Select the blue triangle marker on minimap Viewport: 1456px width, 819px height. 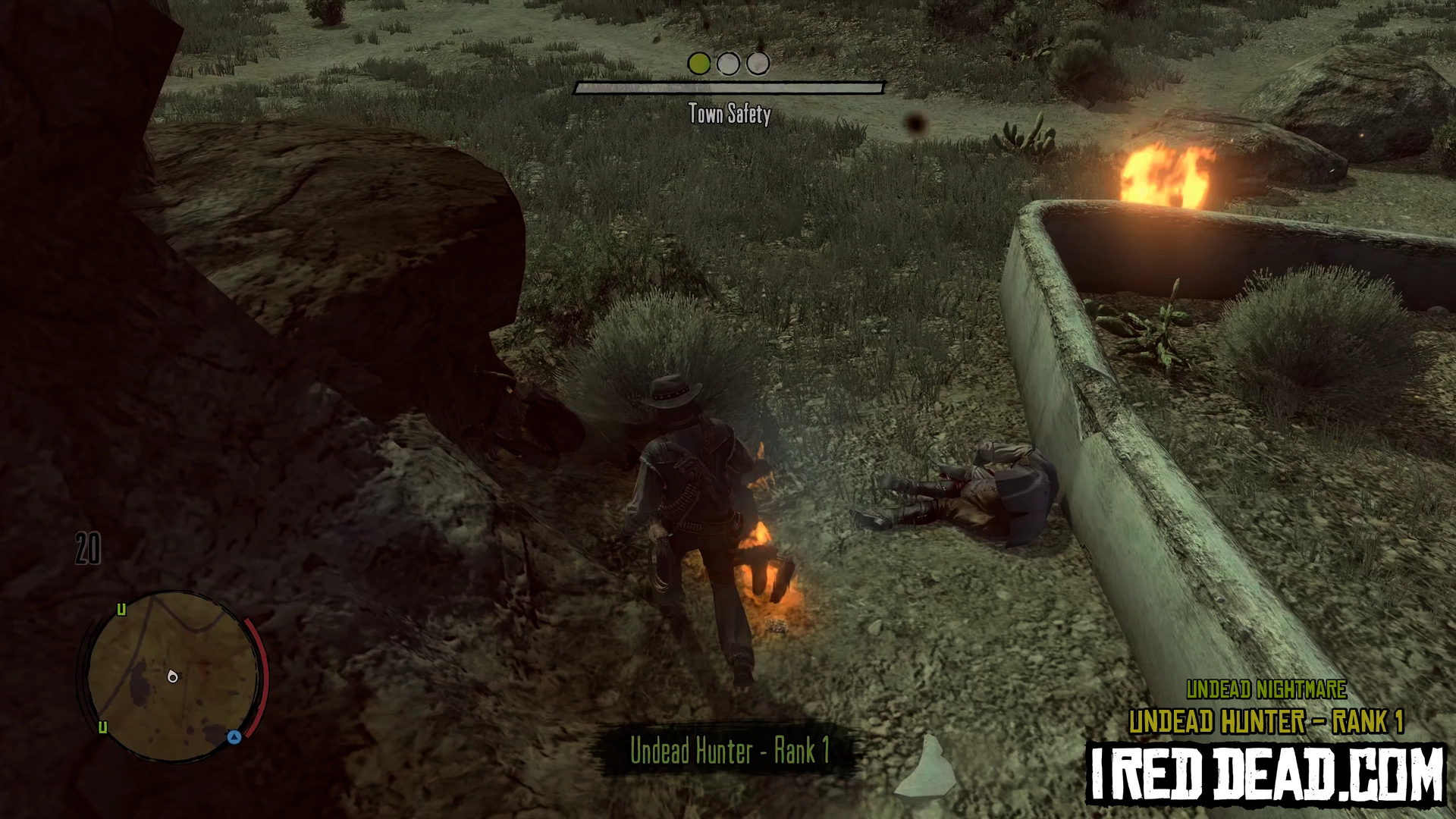coord(234,736)
